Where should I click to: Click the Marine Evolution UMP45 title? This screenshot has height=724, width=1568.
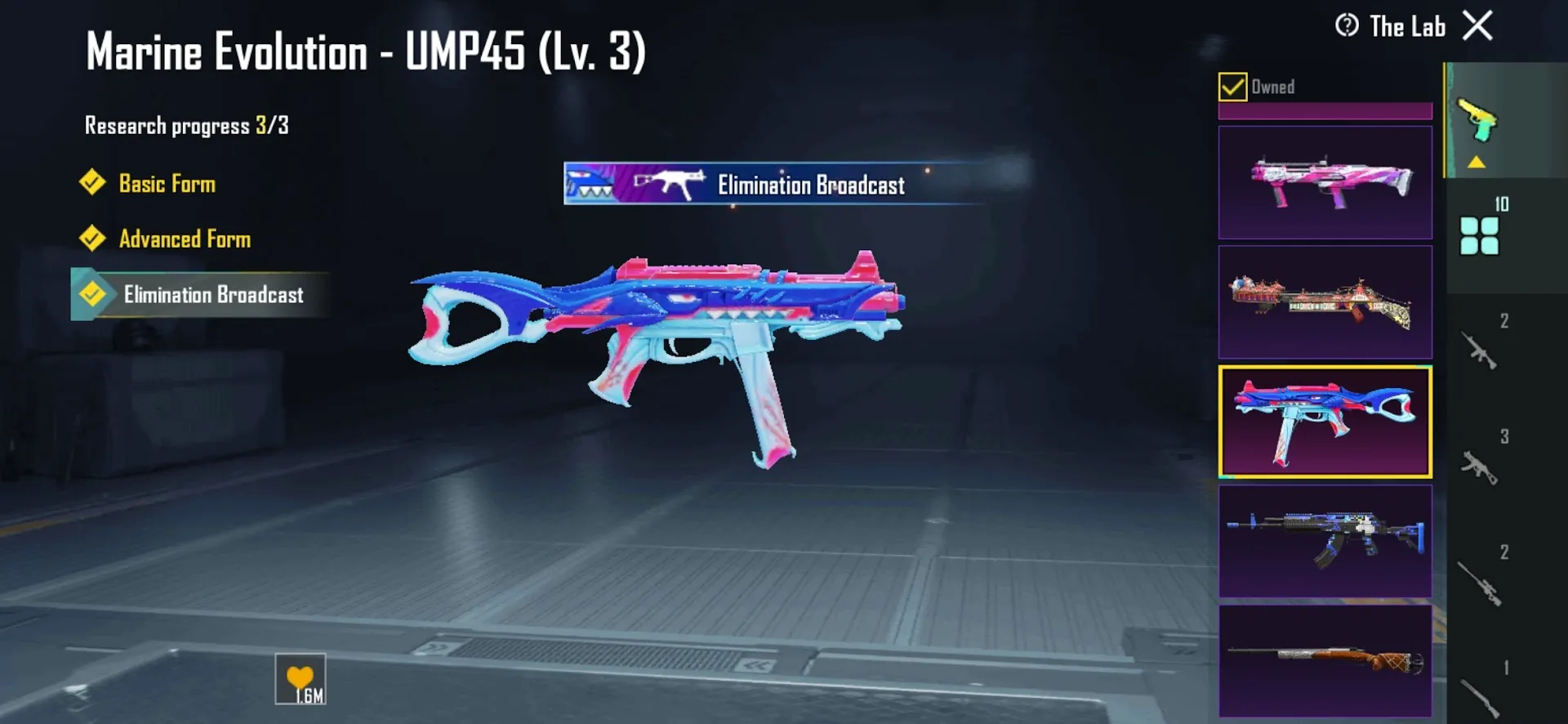pyautogui.click(x=365, y=52)
